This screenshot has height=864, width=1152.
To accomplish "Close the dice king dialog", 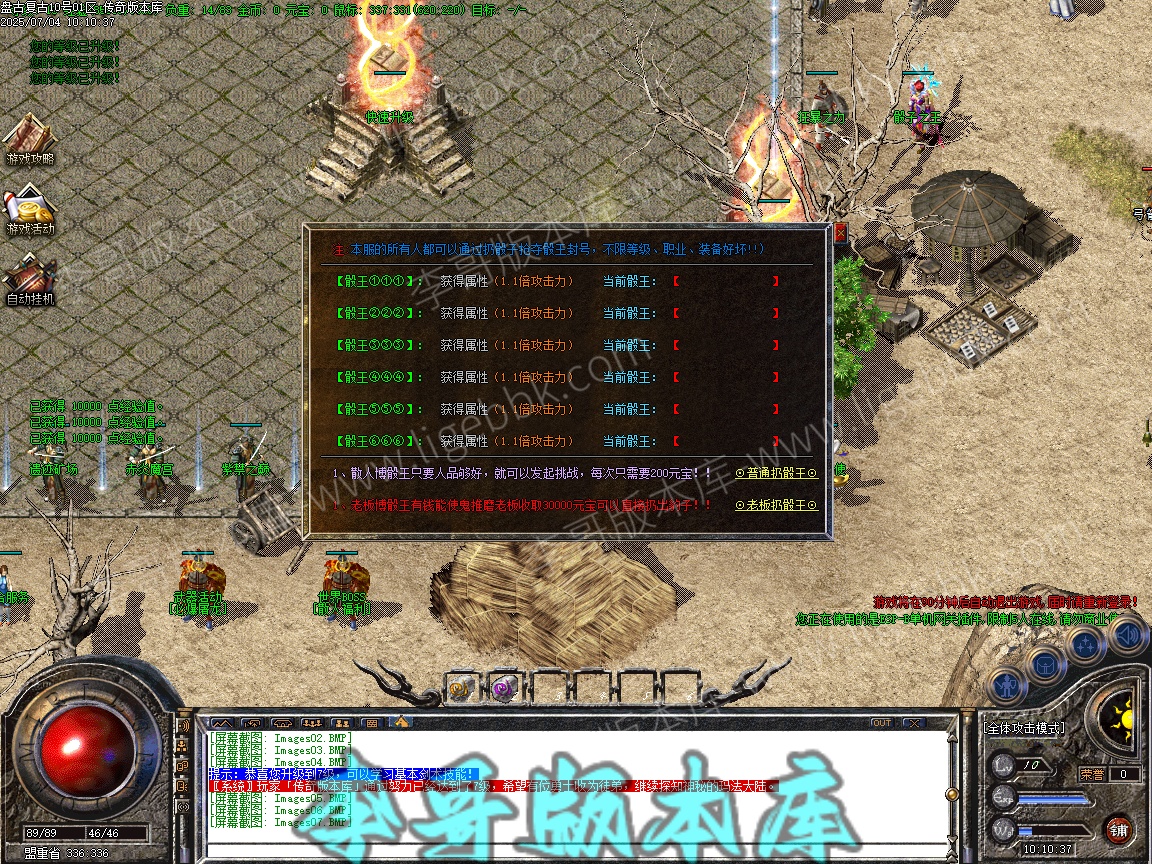I will (840, 233).
